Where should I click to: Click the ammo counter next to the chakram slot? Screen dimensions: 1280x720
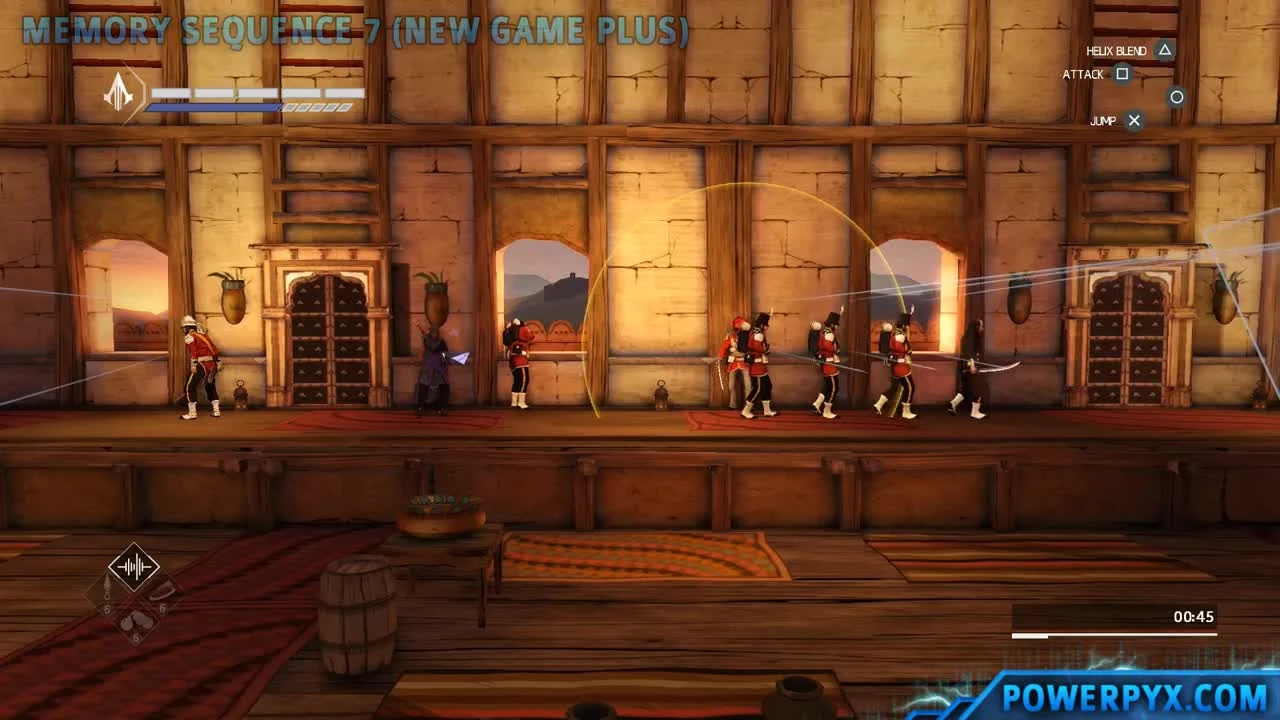click(107, 607)
